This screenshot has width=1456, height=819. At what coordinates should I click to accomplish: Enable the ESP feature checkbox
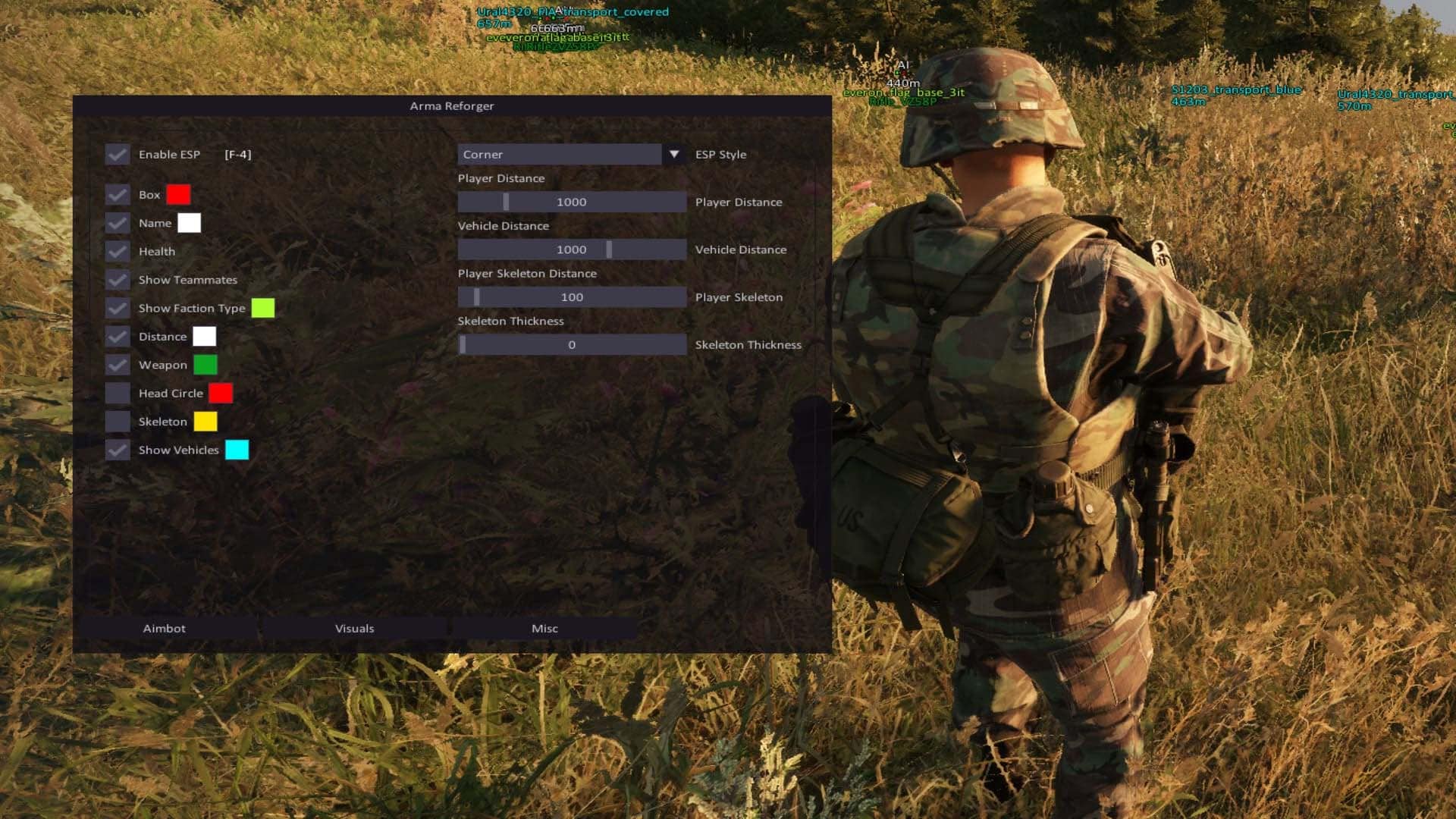point(118,154)
